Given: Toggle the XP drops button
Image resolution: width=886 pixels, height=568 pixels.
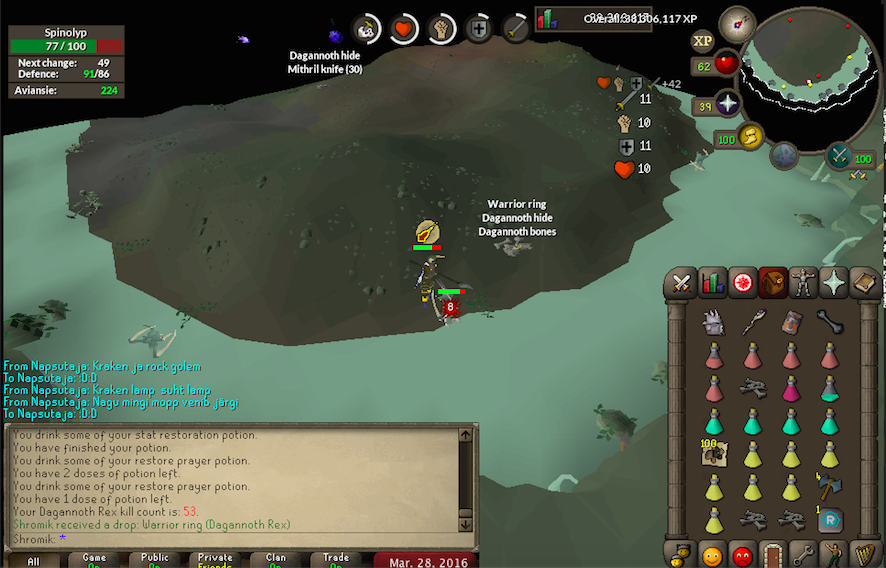Looking at the screenshot, I should pos(702,41).
